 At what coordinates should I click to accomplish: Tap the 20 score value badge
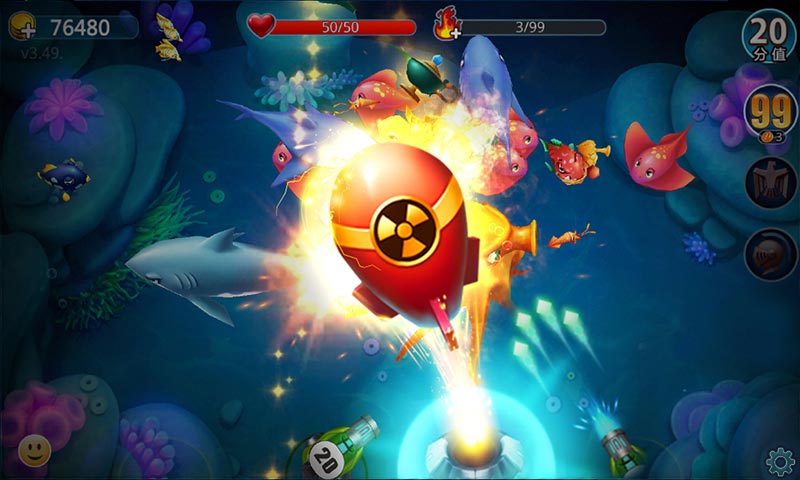click(x=769, y=35)
